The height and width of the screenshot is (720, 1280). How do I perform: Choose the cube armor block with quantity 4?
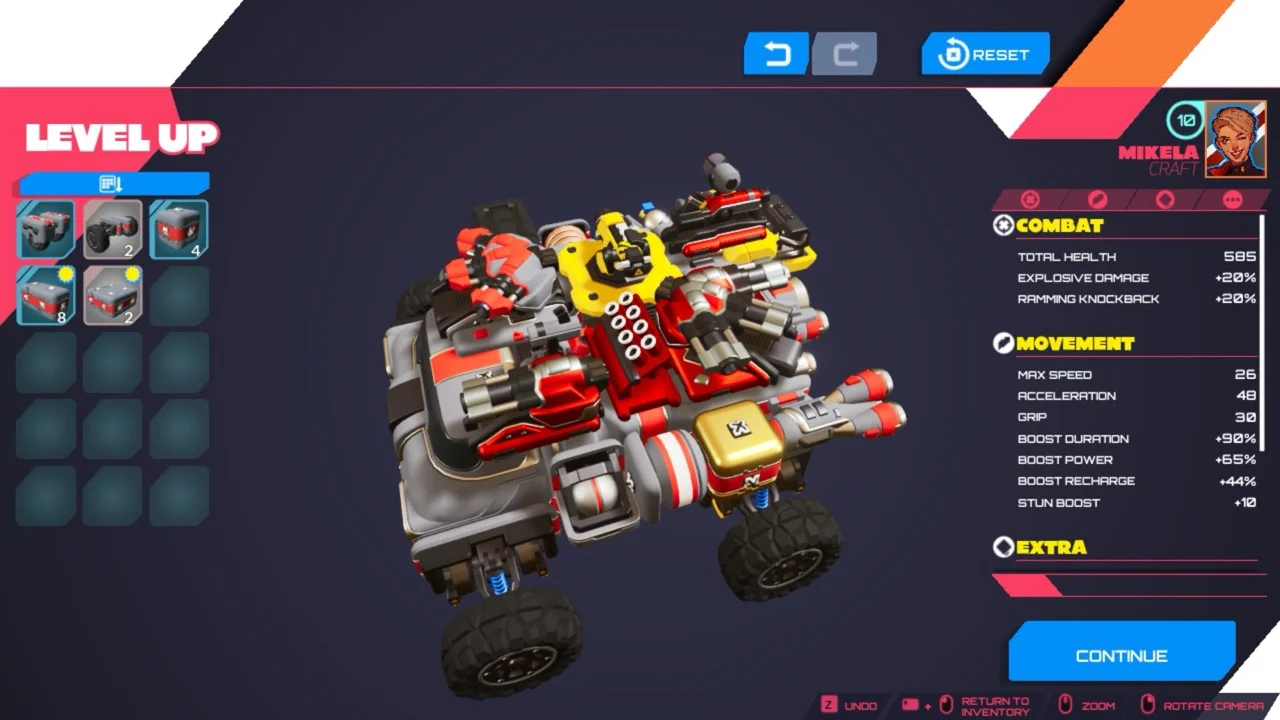tap(179, 229)
